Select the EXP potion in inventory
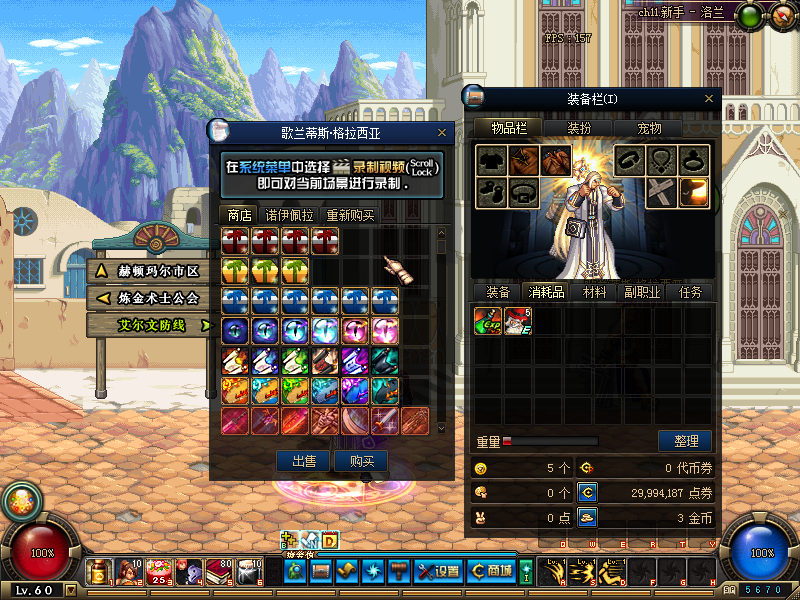Image resolution: width=800 pixels, height=600 pixels. 488,321
